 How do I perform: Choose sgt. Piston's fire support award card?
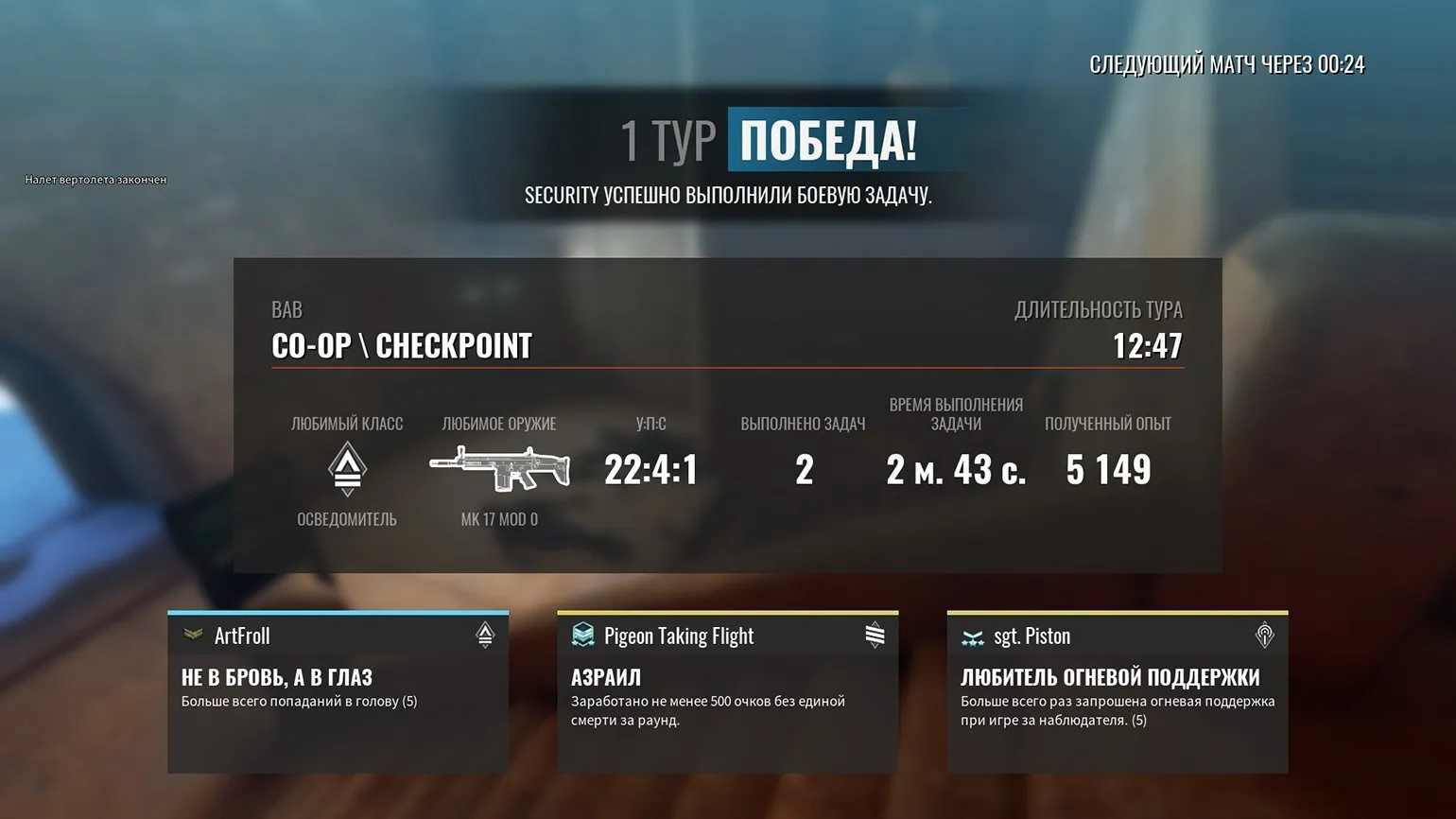(1117, 692)
